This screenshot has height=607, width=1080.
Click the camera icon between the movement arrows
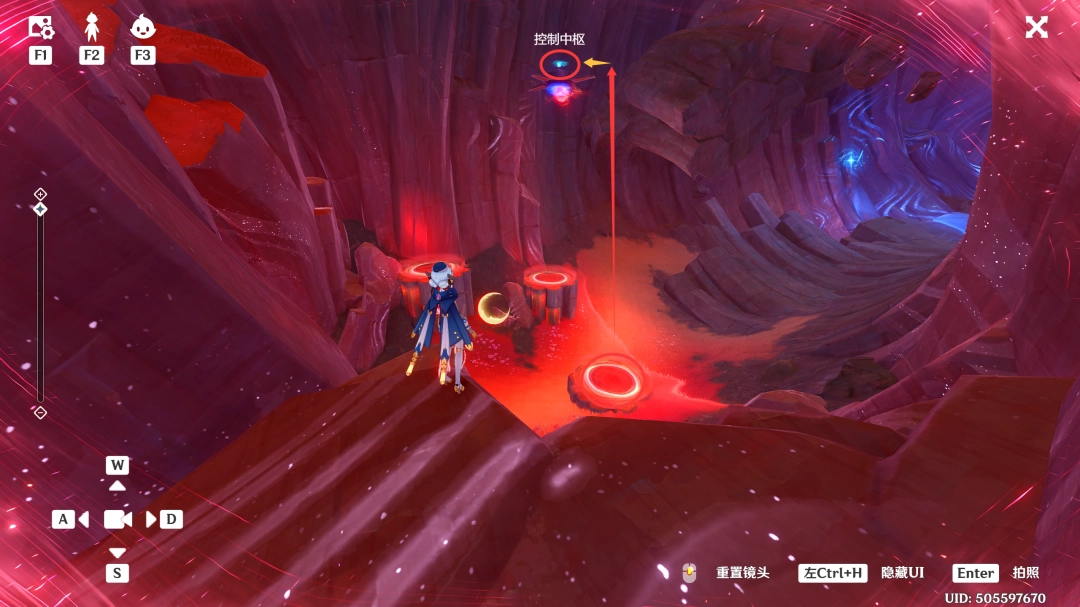(118, 519)
